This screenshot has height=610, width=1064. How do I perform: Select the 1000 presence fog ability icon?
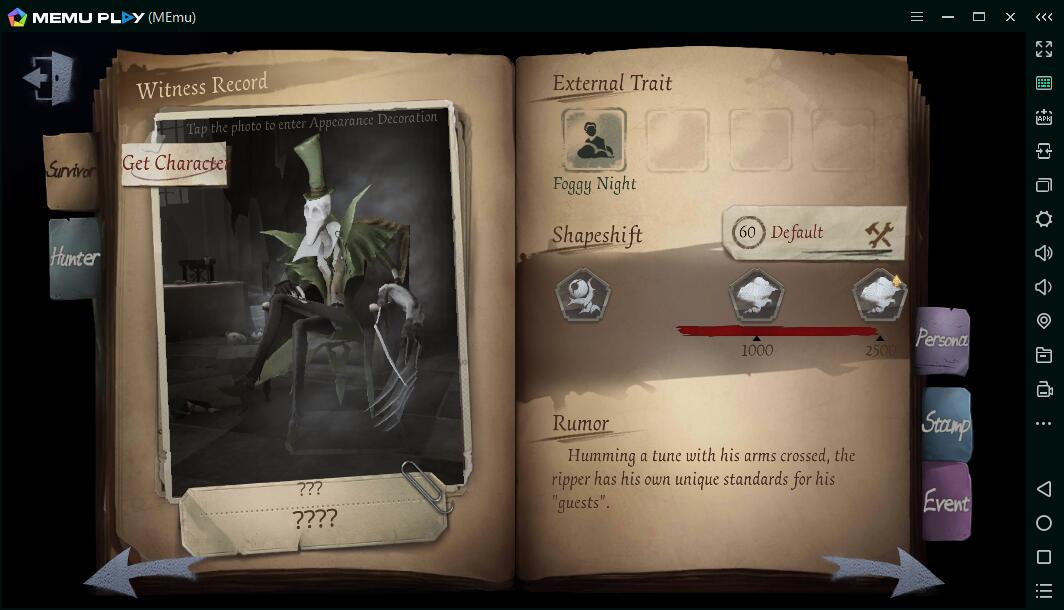pos(756,296)
